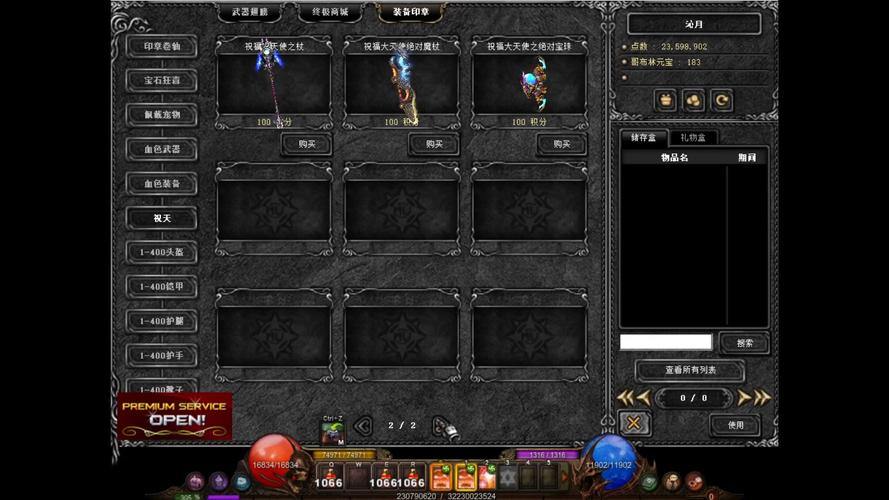Image resolution: width=889 pixels, height=500 pixels.
Task: Select the 印章卷轴 category
Action: point(161,47)
